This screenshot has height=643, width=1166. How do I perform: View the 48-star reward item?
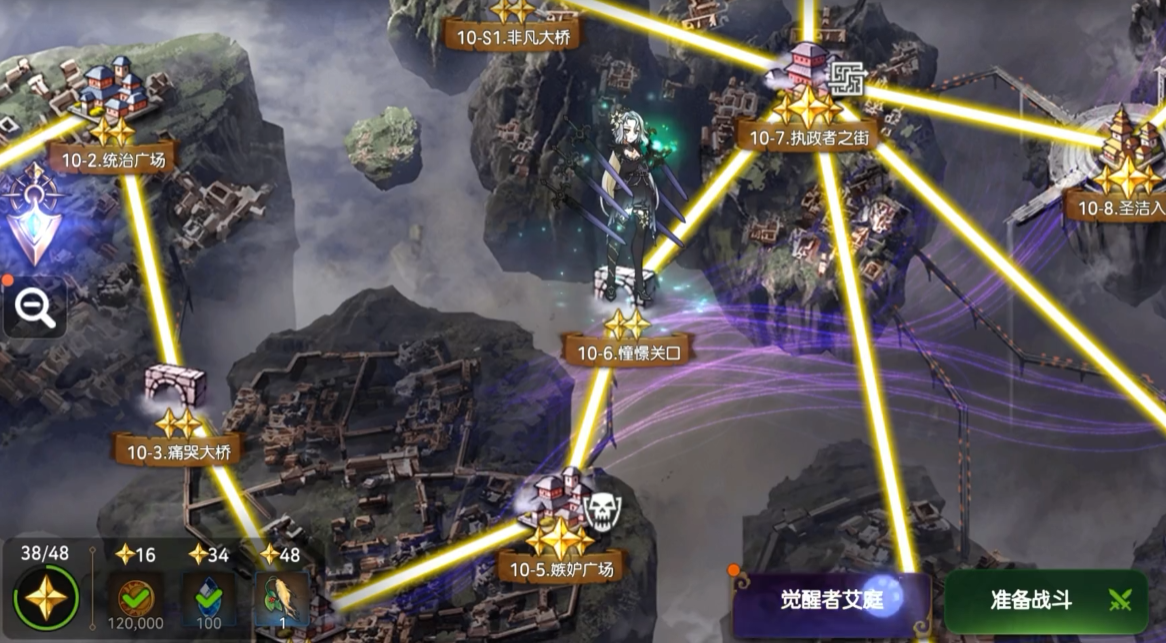281,599
